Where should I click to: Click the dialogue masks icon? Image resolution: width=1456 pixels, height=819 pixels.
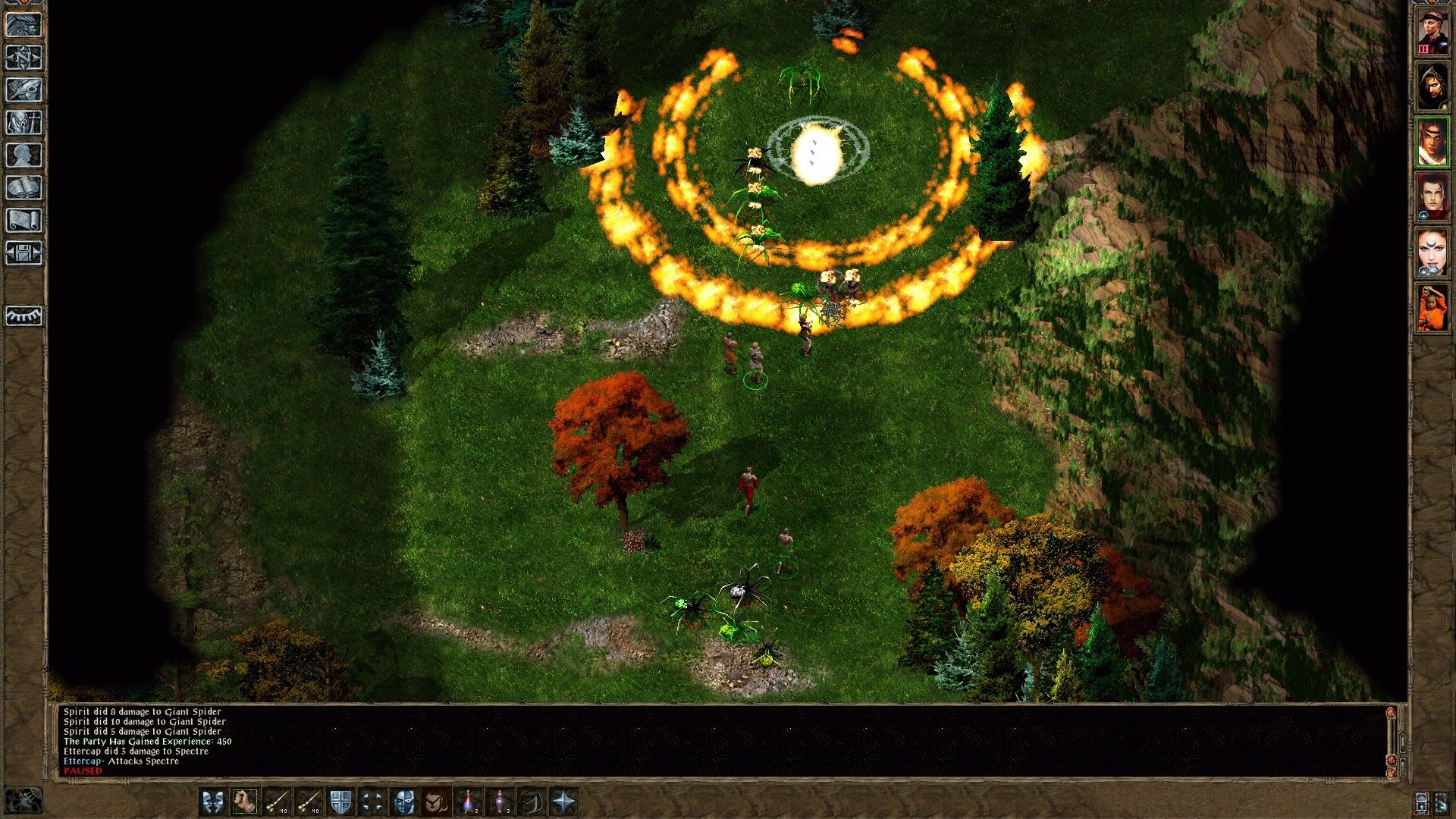pyautogui.click(x=212, y=800)
